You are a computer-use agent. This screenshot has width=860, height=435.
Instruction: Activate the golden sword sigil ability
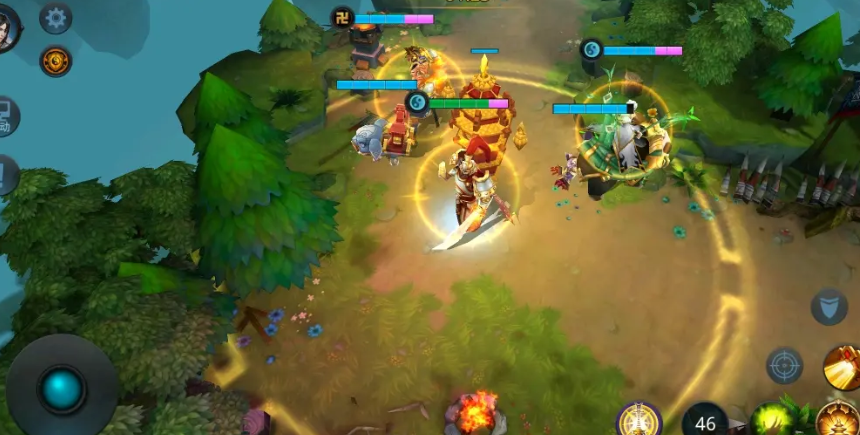[x=639, y=420]
